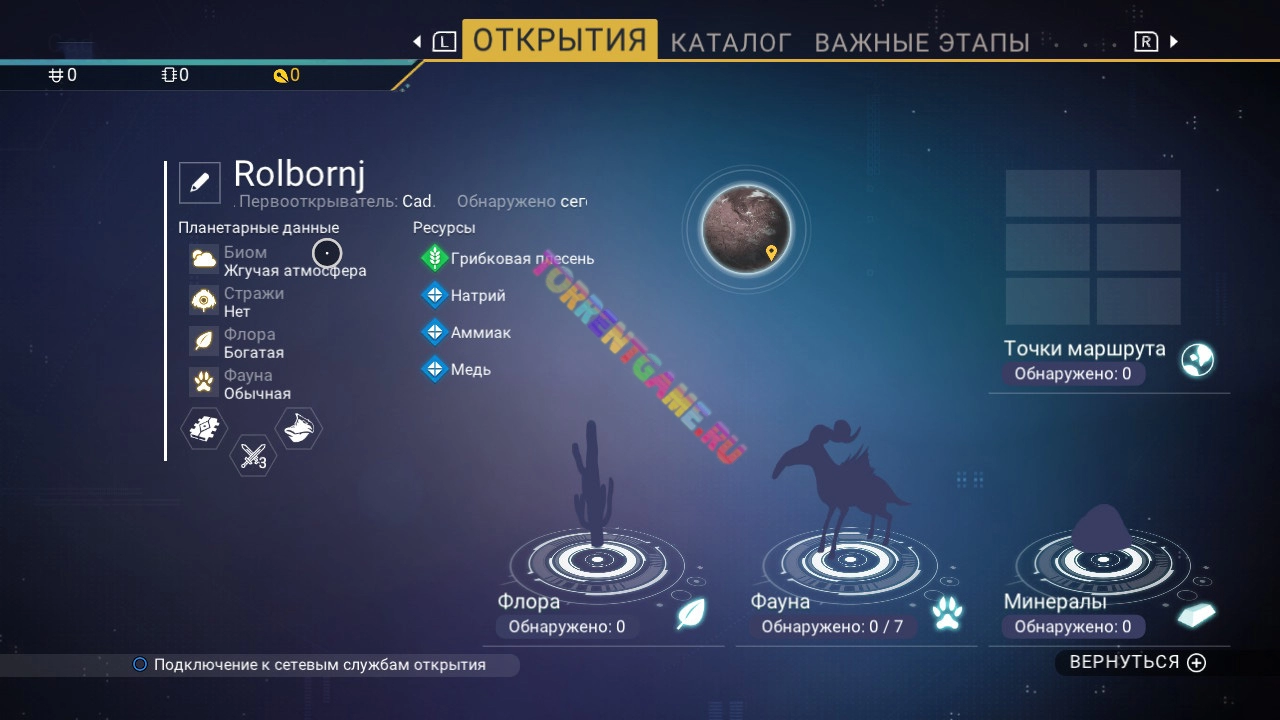Screen dimensions: 1280x720
Task: Click the leaf icon next to Флора counter
Action: click(690, 613)
